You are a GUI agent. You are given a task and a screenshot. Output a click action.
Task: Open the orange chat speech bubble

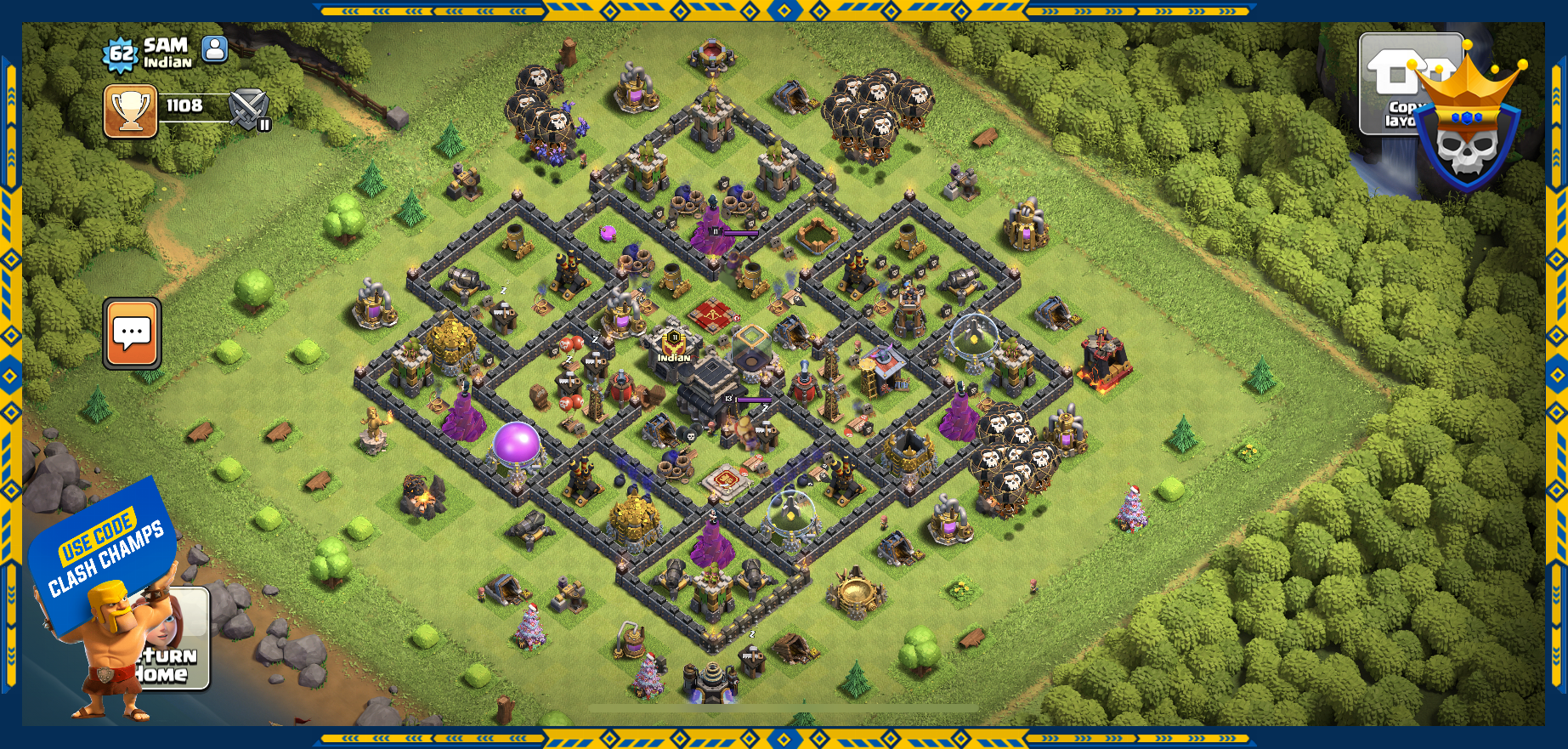click(132, 333)
